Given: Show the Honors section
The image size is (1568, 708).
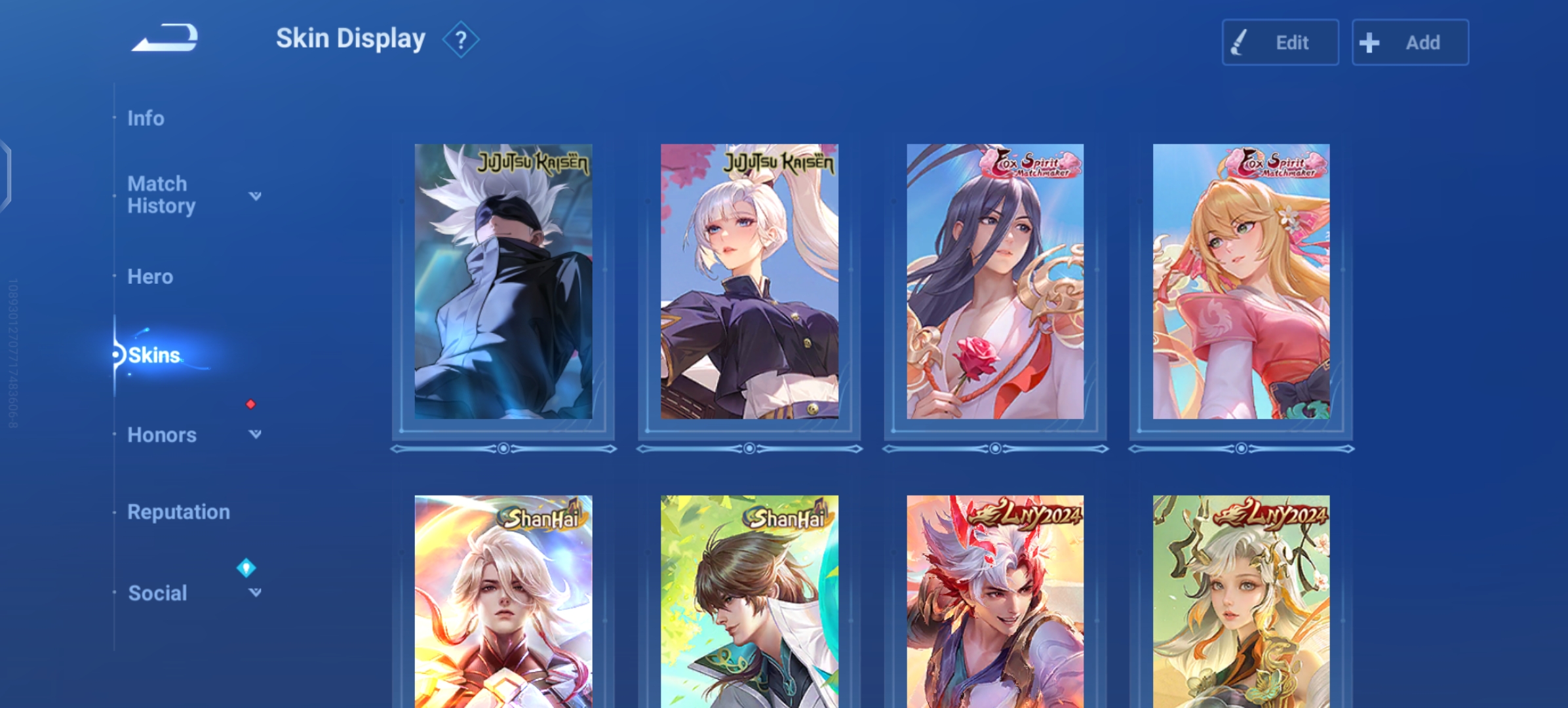Looking at the screenshot, I should coord(162,435).
